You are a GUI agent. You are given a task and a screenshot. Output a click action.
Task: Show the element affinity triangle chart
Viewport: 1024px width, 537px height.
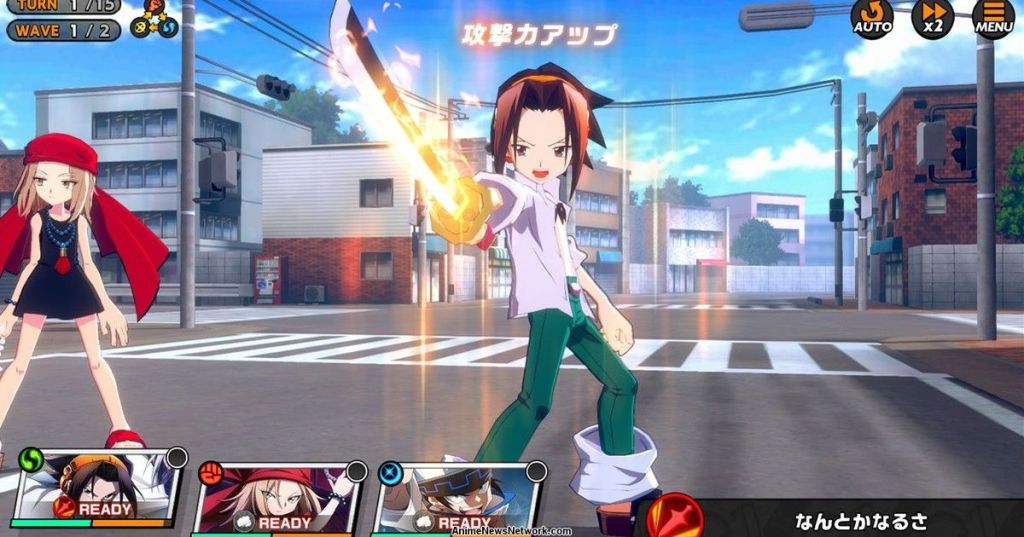pos(154,18)
